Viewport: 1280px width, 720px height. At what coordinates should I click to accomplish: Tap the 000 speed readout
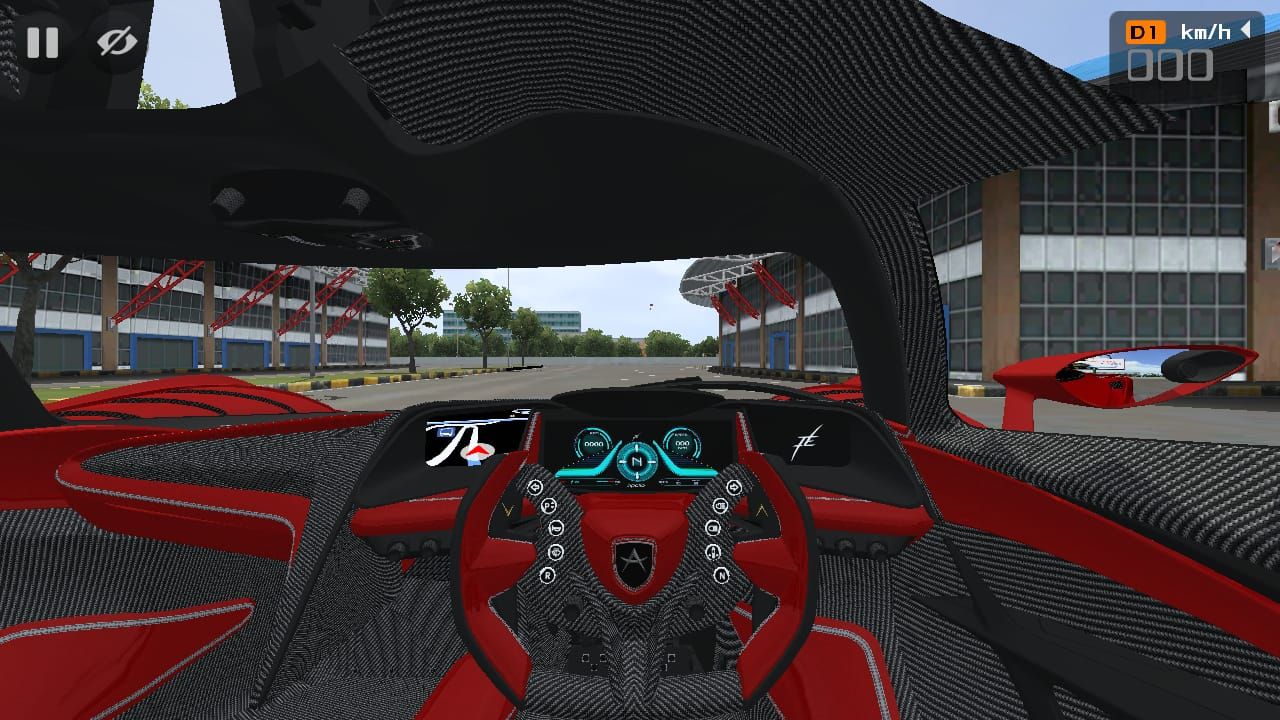tap(1172, 66)
